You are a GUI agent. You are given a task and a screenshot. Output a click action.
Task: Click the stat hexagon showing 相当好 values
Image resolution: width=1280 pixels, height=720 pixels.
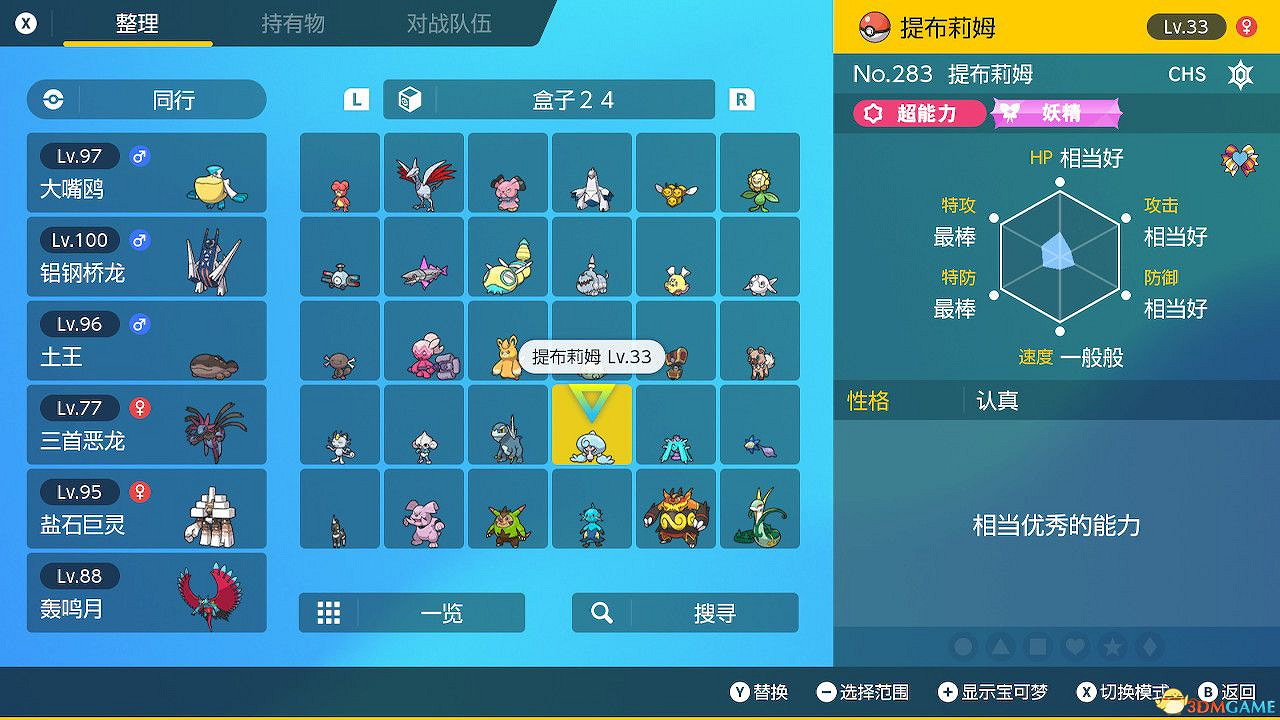coord(1058,254)
